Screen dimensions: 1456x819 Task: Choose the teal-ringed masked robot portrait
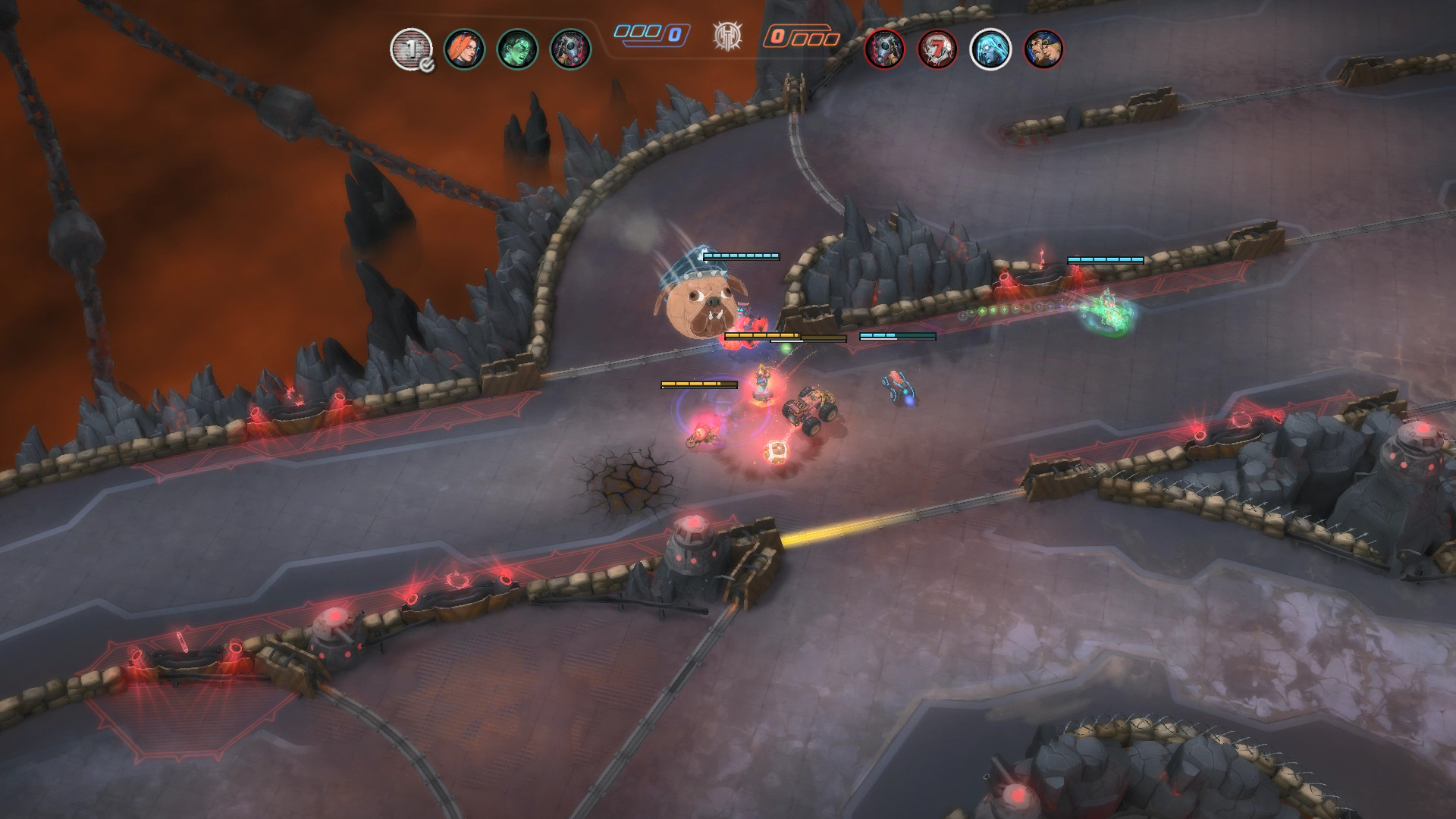570,49
